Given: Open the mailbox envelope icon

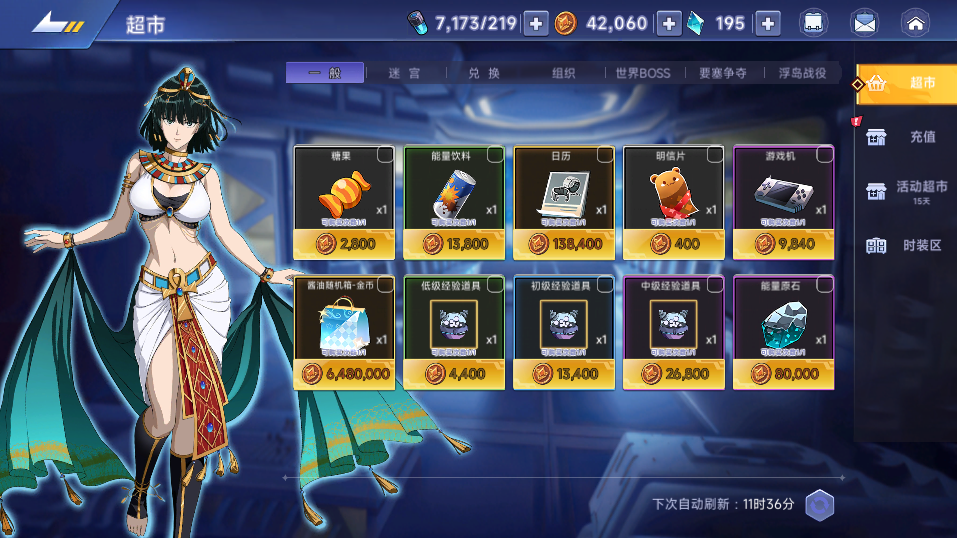Looking at the screenshot, I should pos(864,23).
